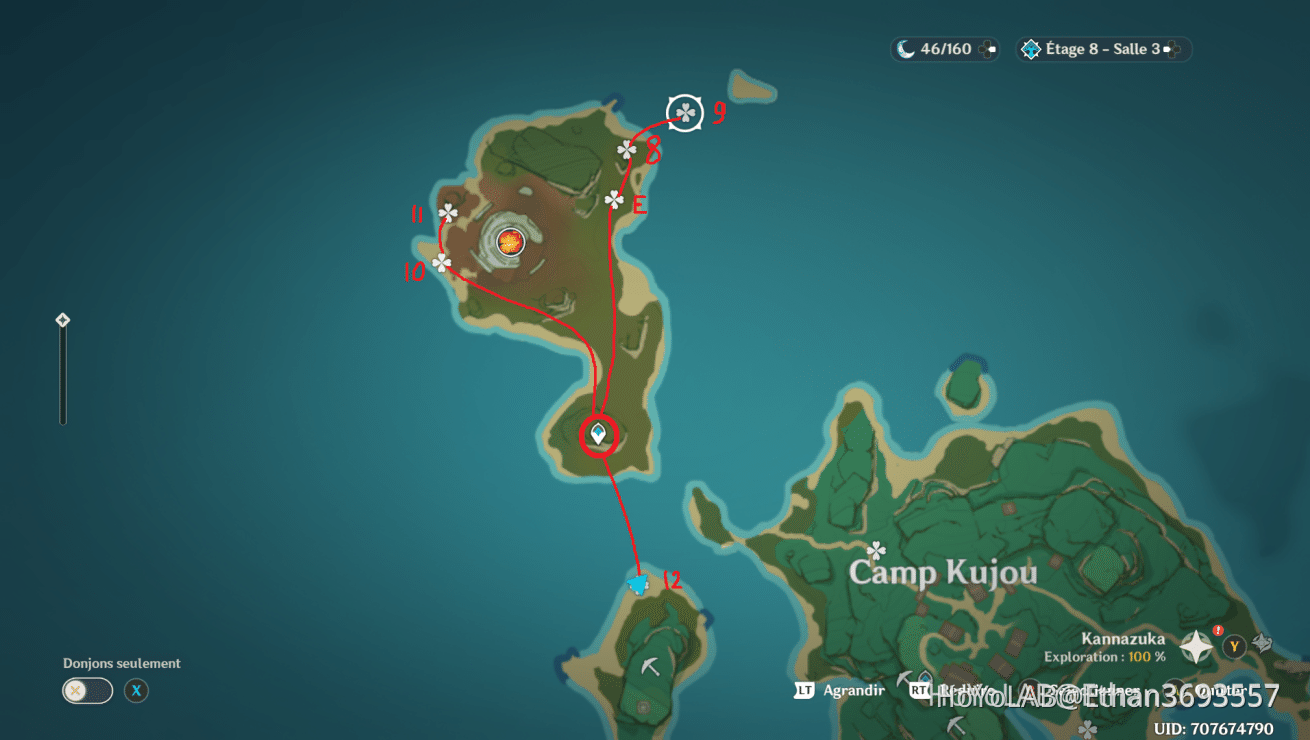Click the zoom level slider on the left edge

[63, 380]
